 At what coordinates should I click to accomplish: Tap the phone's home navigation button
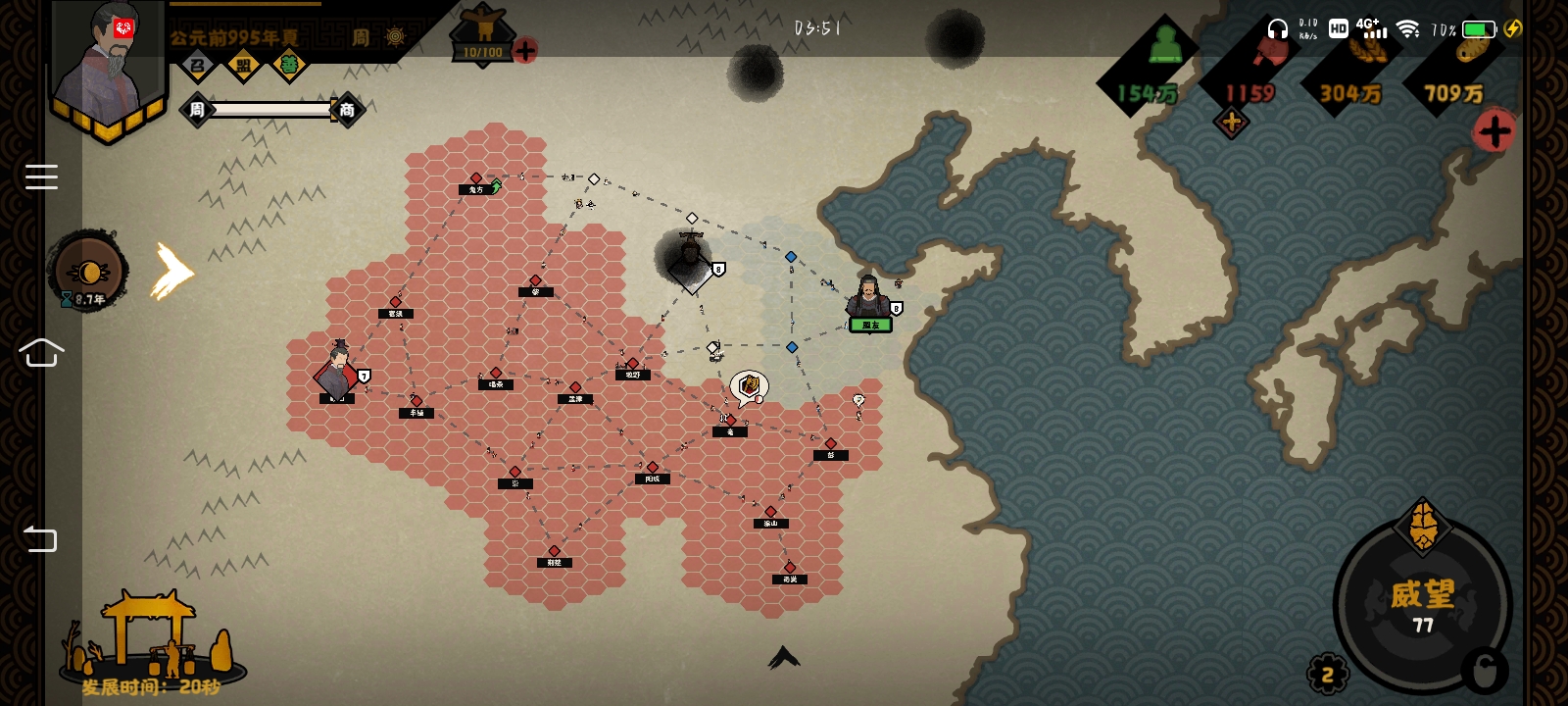41,352
